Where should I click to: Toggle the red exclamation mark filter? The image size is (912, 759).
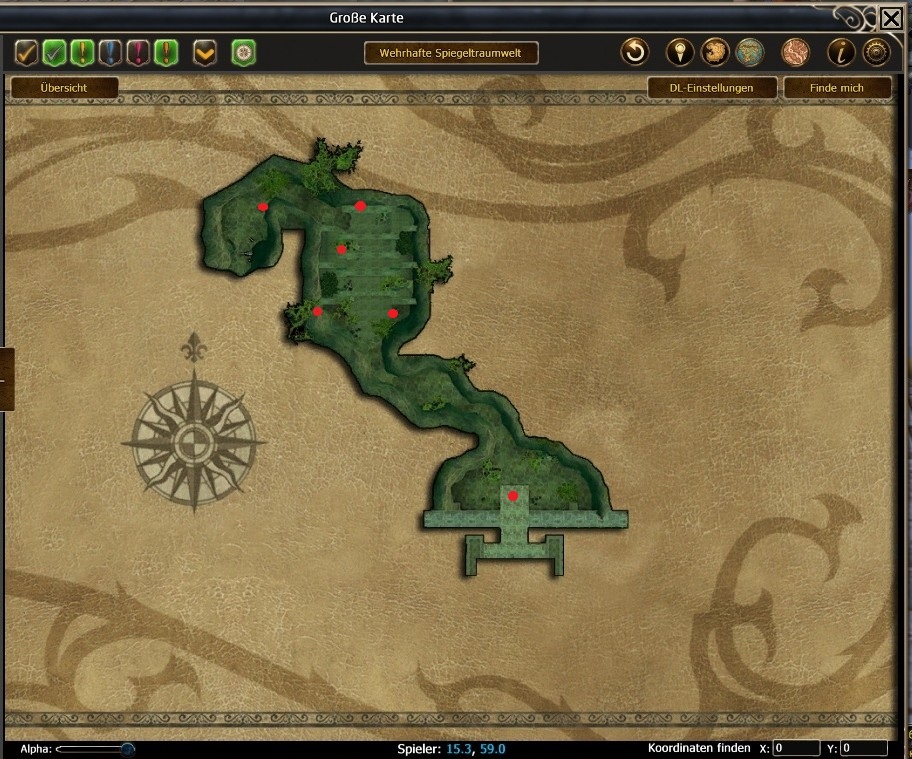pyautogui.click(x=138, y=52)
